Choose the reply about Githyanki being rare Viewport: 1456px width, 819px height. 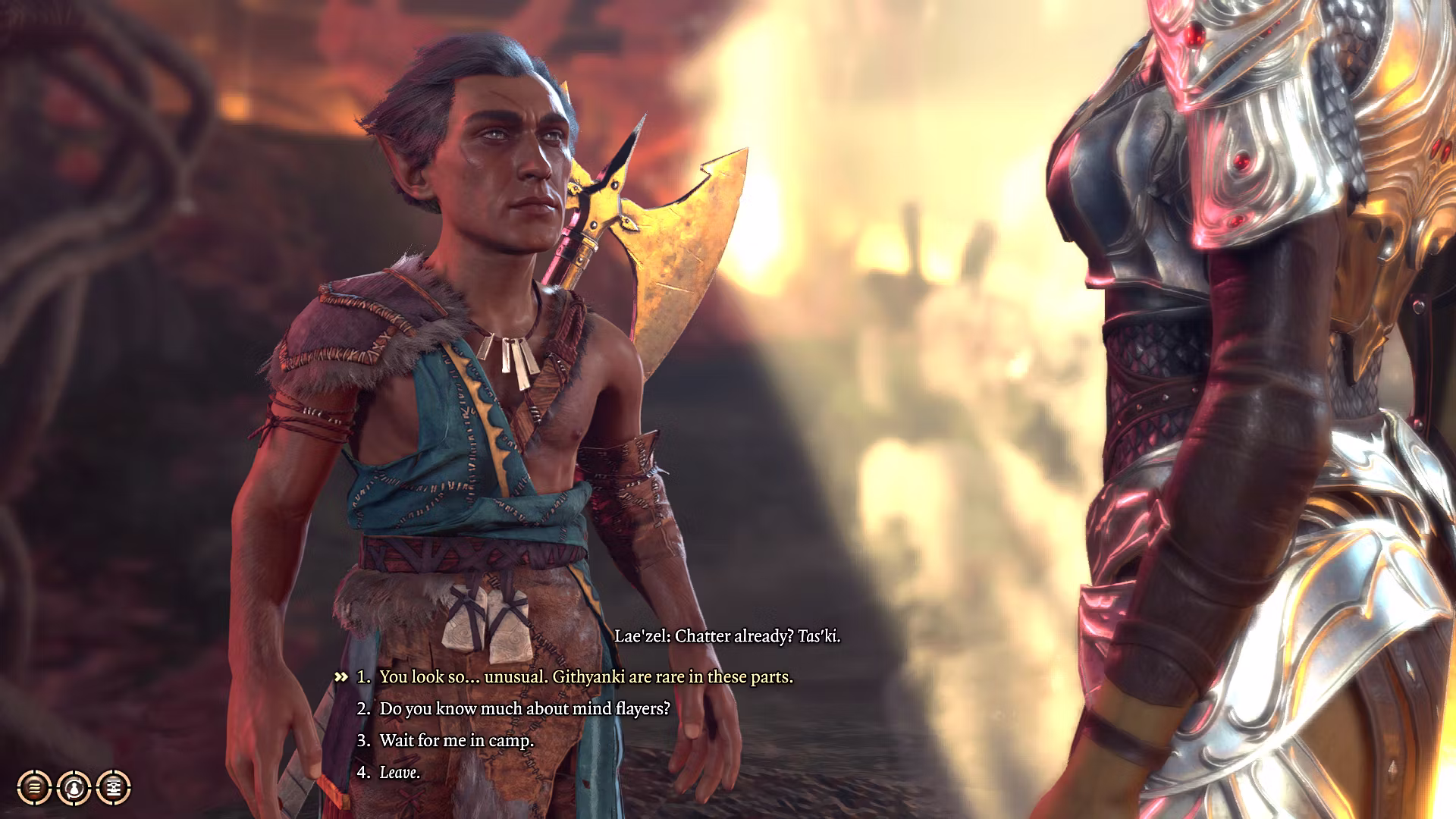tap(585, 677)
